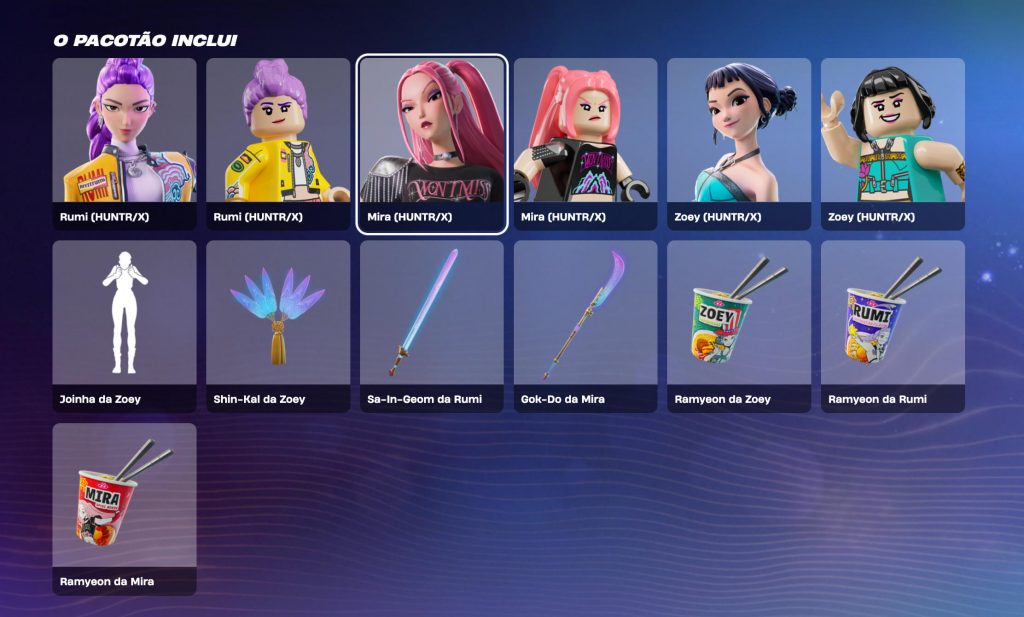Viewport: 1024px width, 617px height.
Task: Select the non-LEGO Rumi (HUNTR/X) outfit tile
Action: click(x=124, y=144)
